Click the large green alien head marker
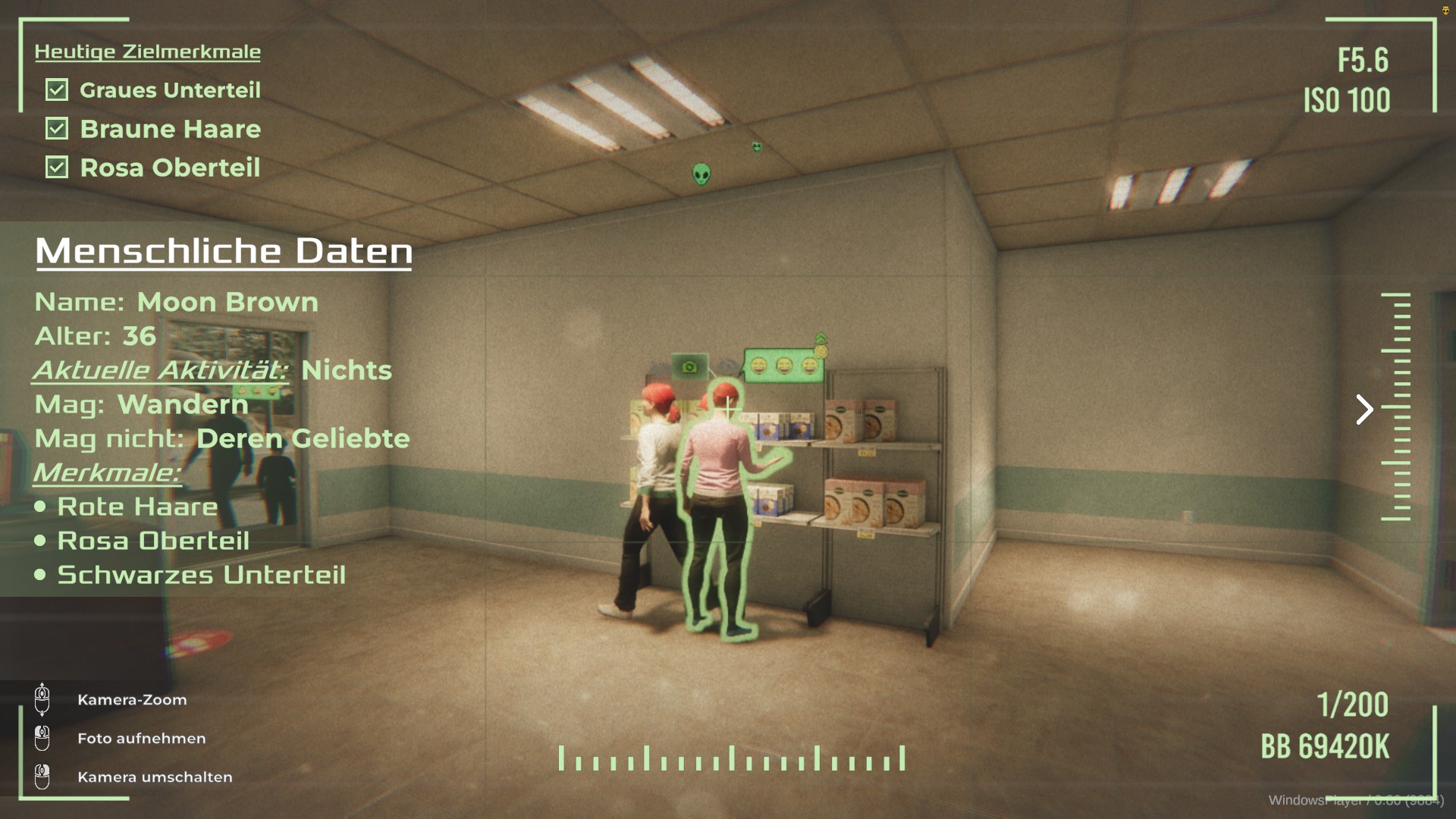The image size is (1456, 819). (x=701, y=174)
